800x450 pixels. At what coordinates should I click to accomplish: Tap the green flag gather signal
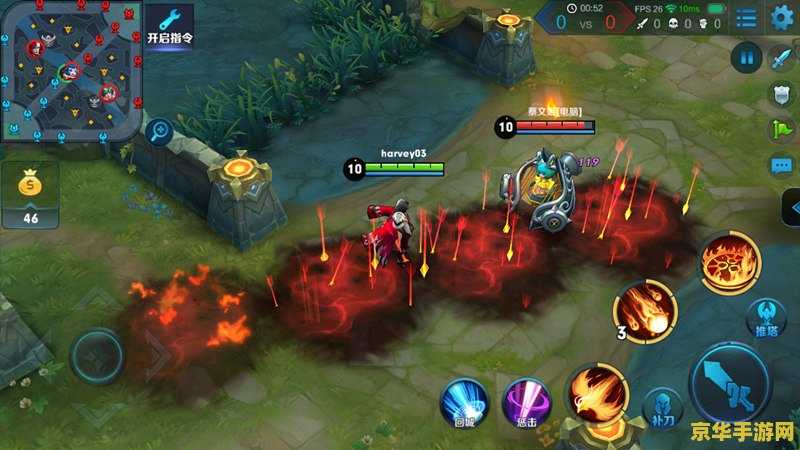[781, 129]
